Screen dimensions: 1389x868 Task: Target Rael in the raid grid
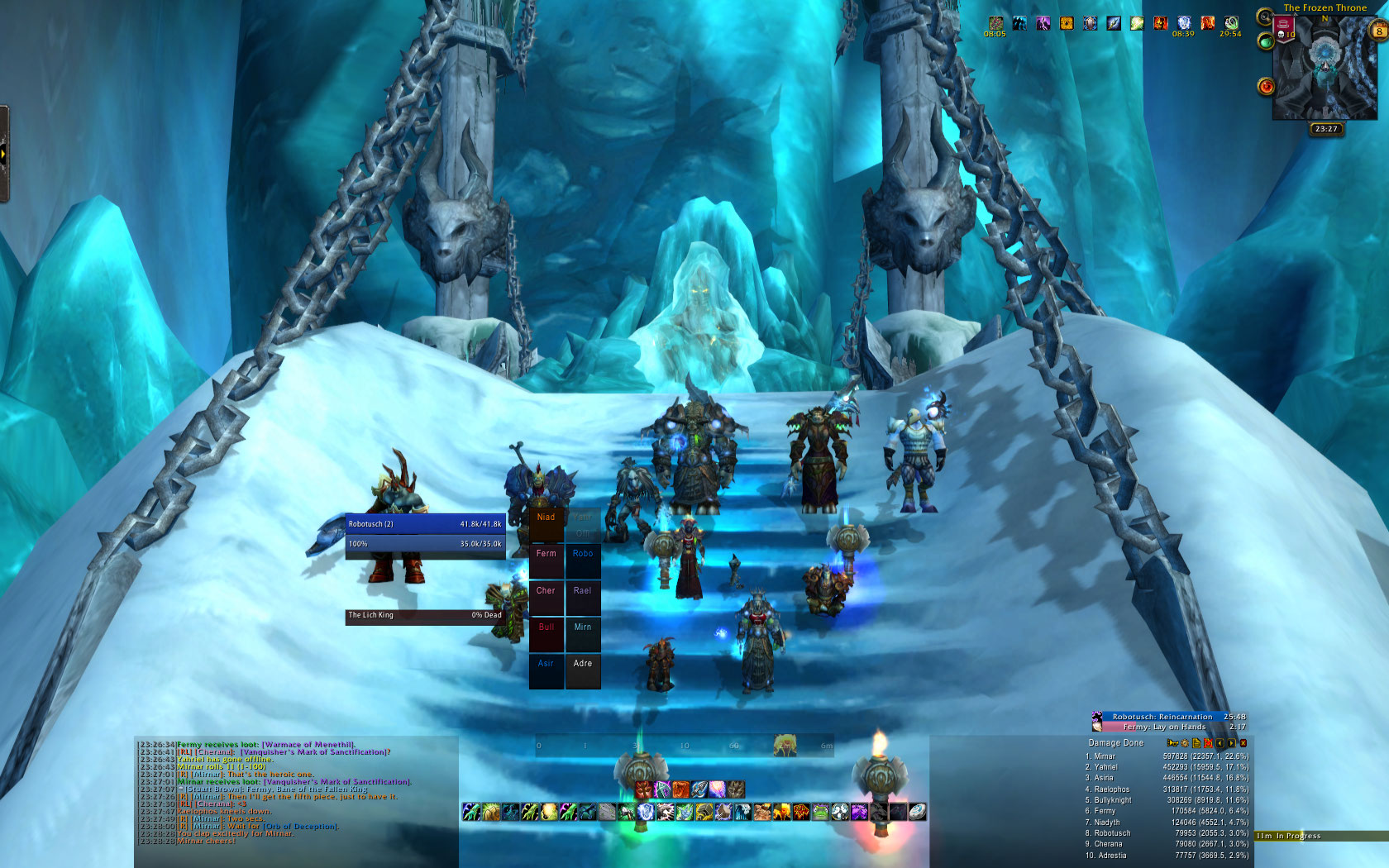pyautogui.click(x=582, y=598)
